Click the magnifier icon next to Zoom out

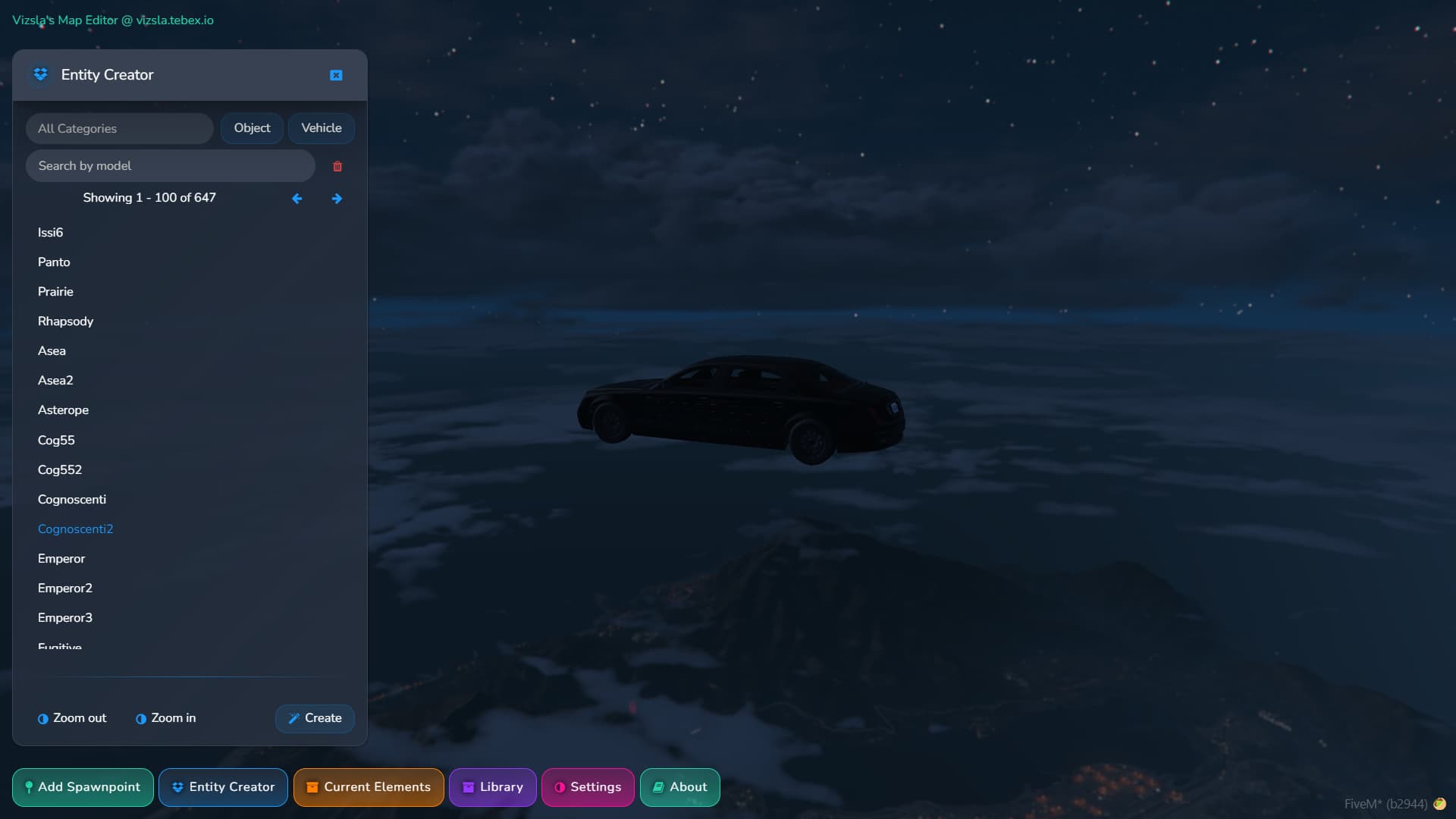click(42, 718)
